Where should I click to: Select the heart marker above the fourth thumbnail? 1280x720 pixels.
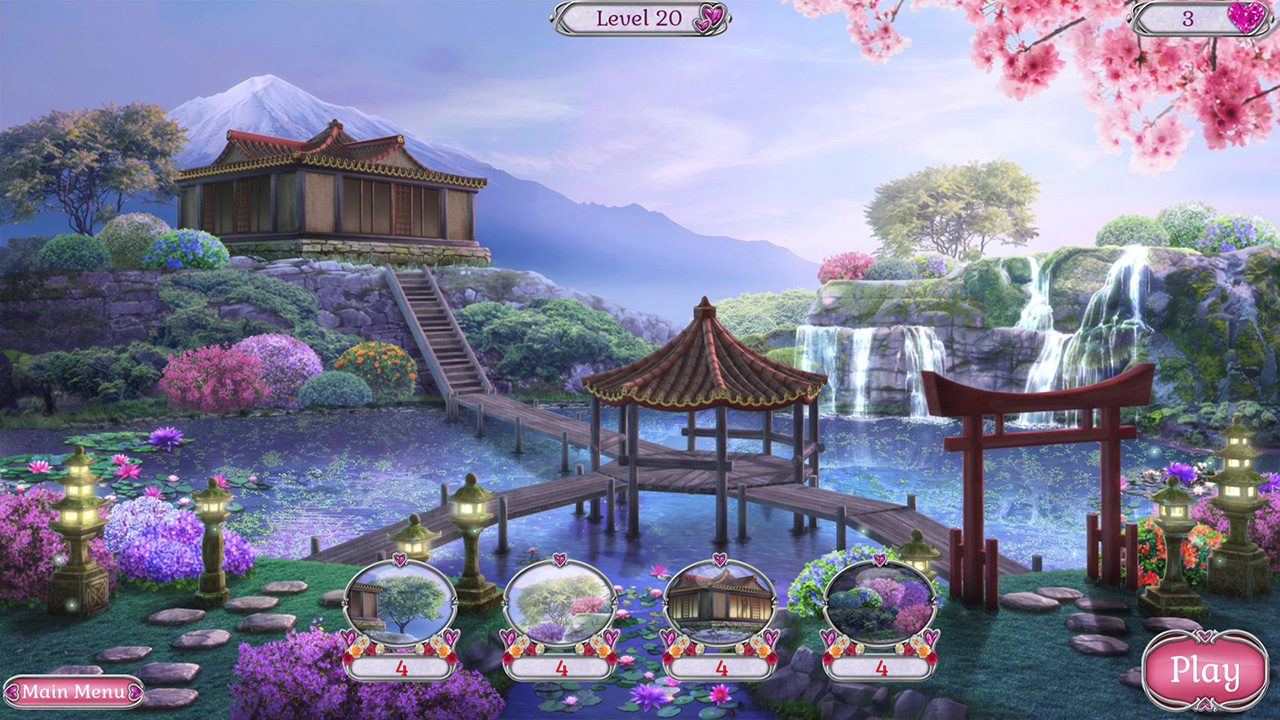pyautogui.click(x=878, y=559)
